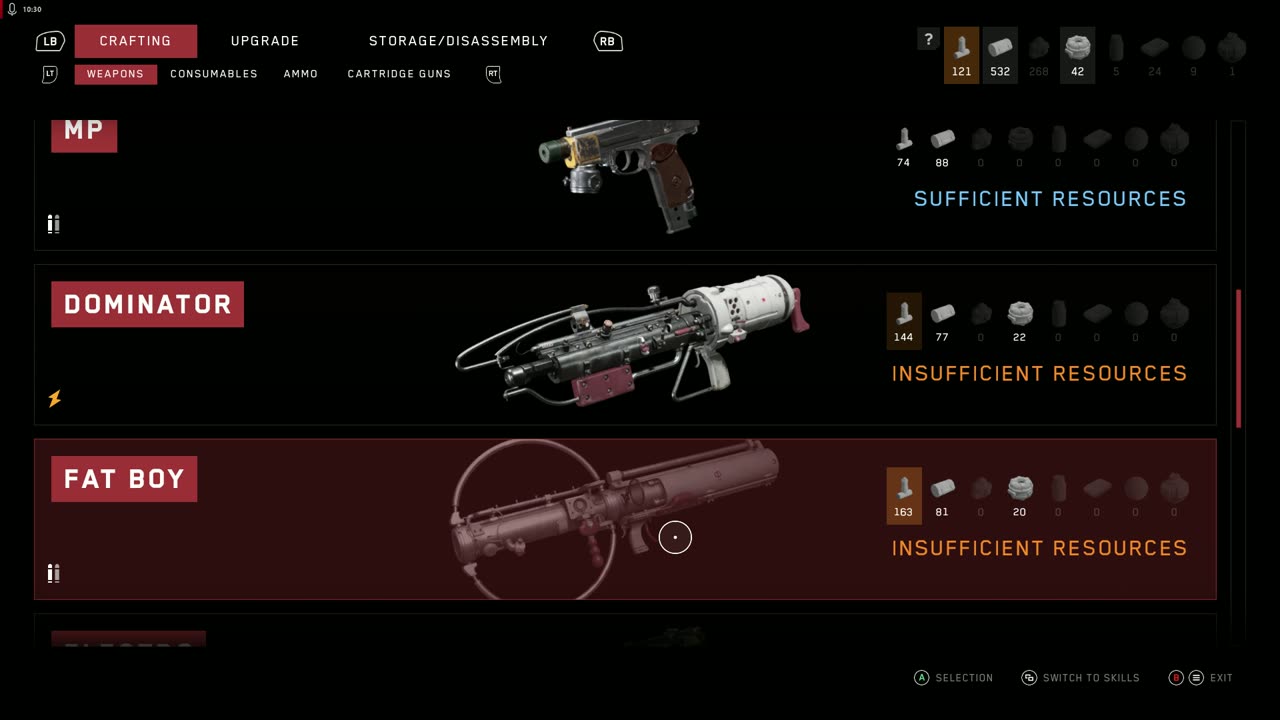Click the weapon list scrollbar

click(1239, 358)
